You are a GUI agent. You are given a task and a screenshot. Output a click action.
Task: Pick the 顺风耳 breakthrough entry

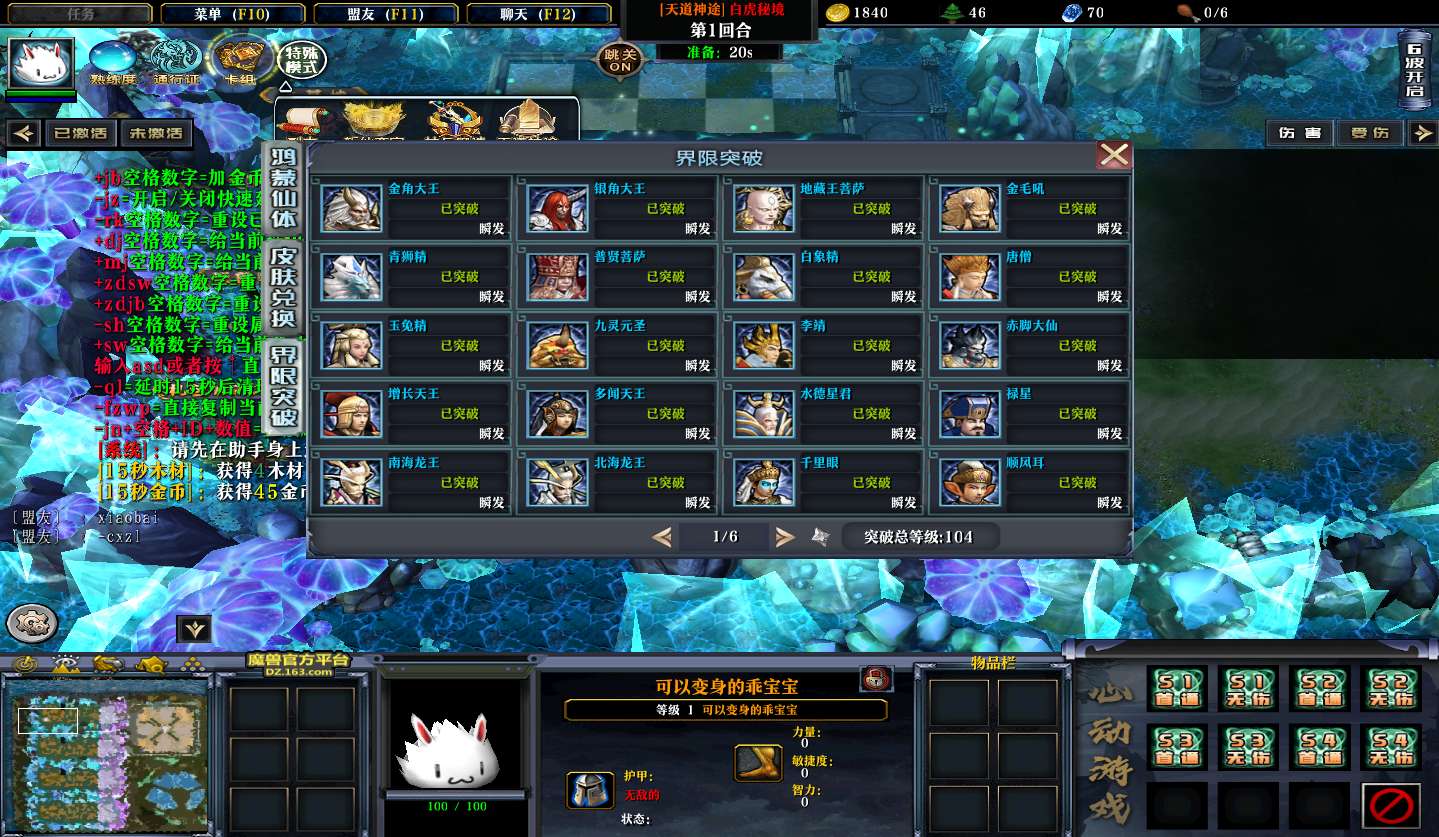click(1030, 482)
